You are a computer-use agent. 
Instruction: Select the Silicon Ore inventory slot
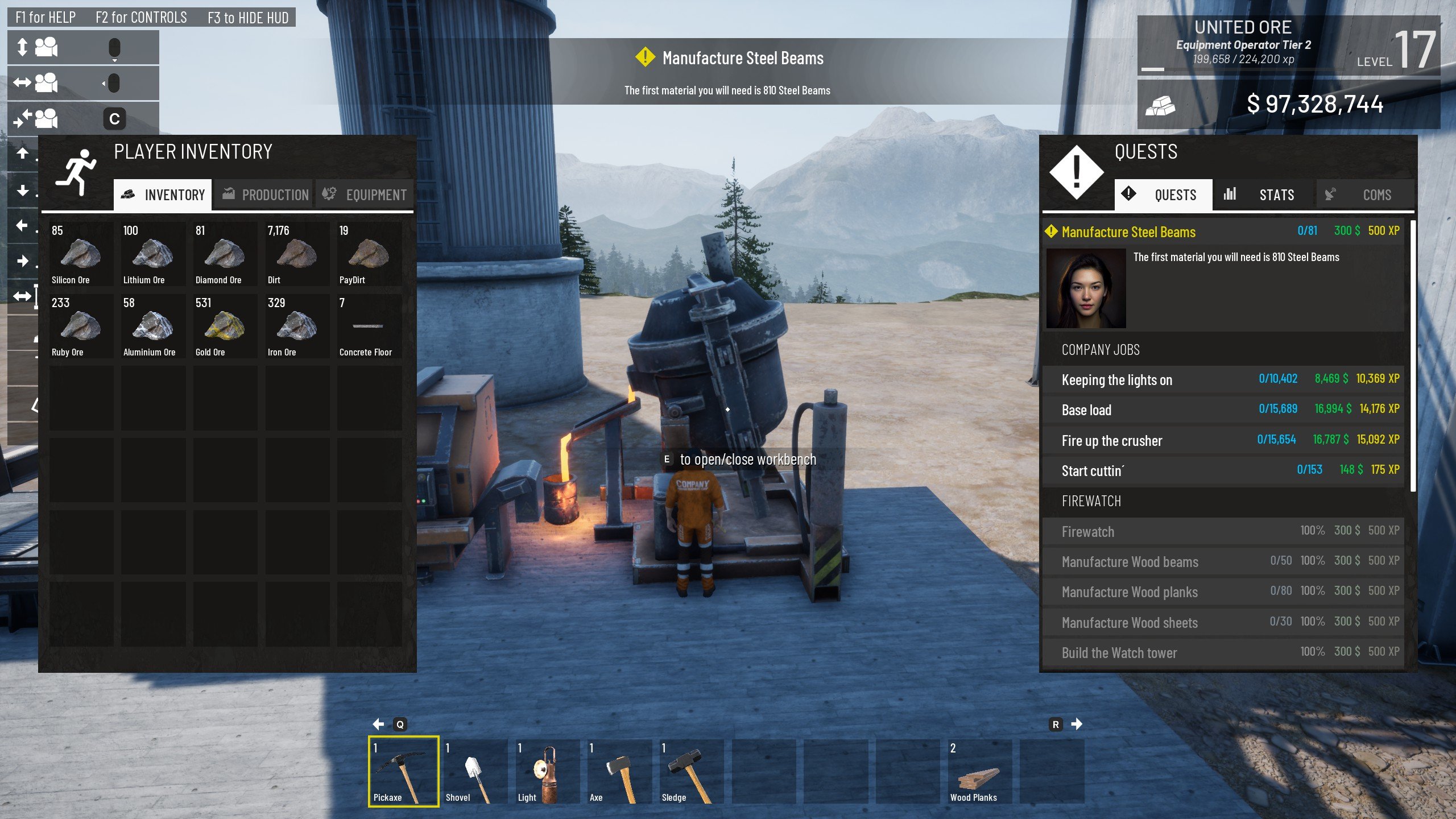tap(81, 254)
